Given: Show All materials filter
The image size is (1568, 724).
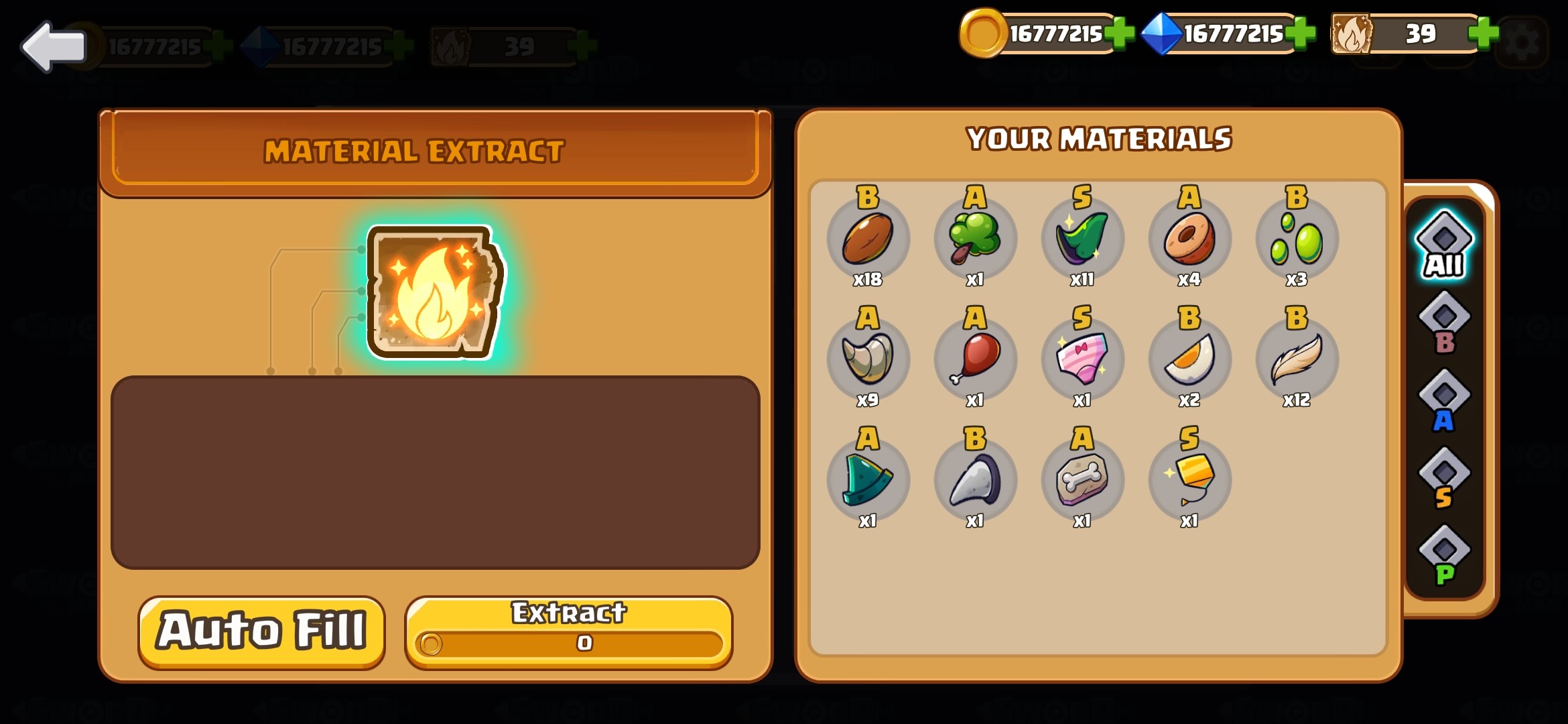Looking at the screenshot, I should pyautogui.click(x=1444, y=245).
